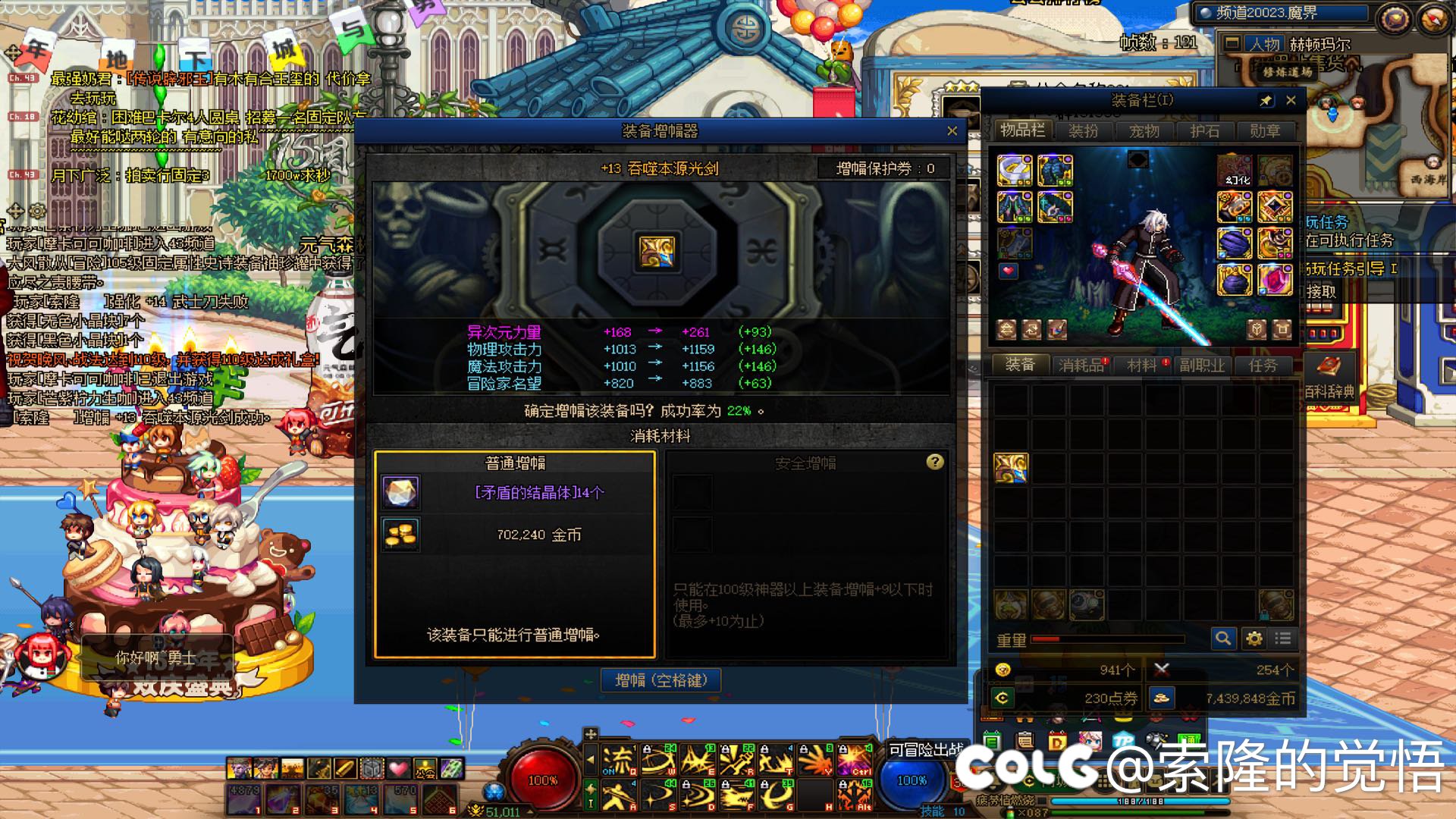Switch to the 装扮 tab
Viewport: 1456px width, 819px height.
coord(1083,131)
